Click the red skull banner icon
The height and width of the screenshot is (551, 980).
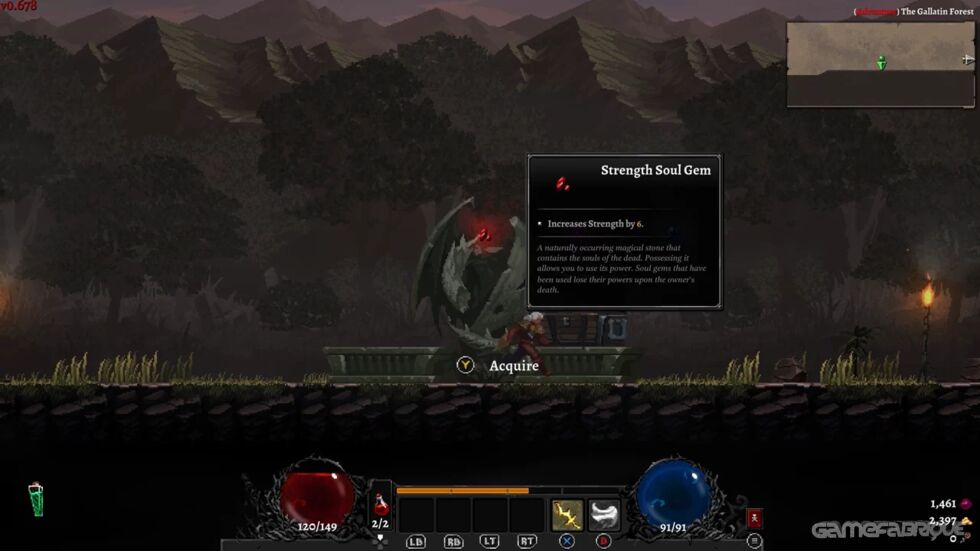point(754,518)
